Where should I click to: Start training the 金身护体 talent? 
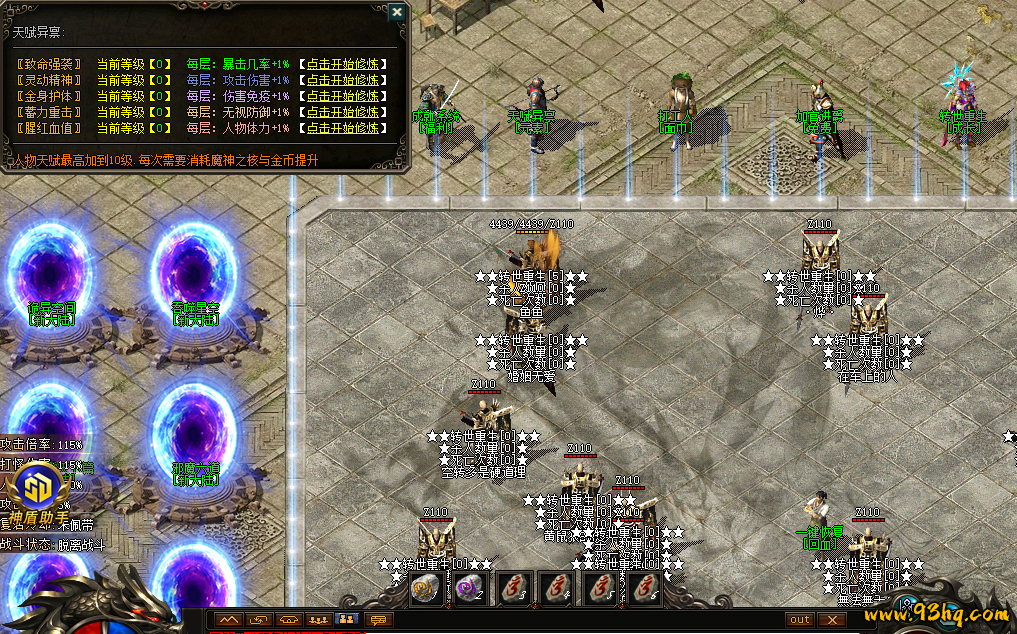click(x=343, y=96)
